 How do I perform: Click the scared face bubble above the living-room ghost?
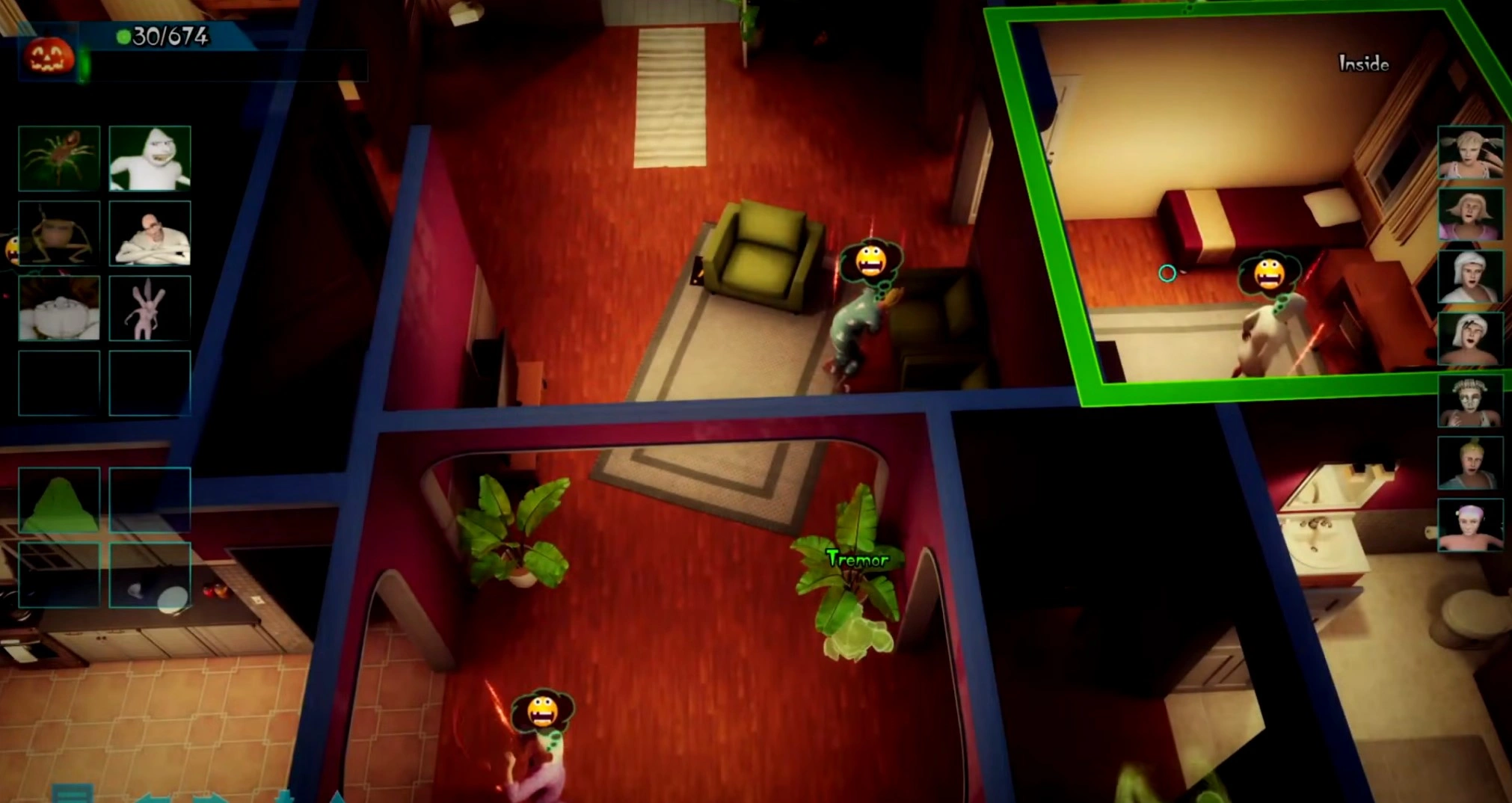tap(871, 261)
